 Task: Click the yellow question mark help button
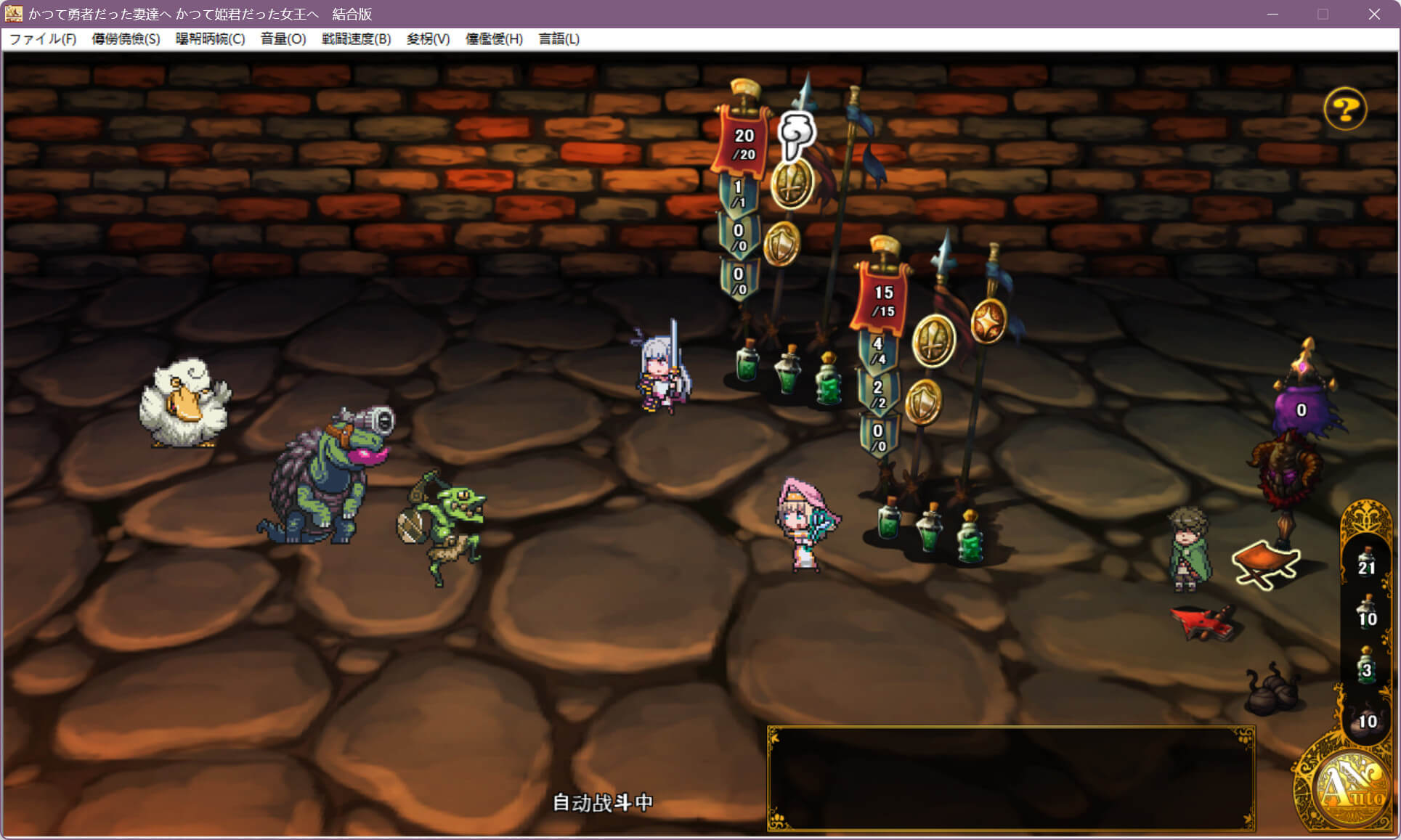click(1344, 110)
